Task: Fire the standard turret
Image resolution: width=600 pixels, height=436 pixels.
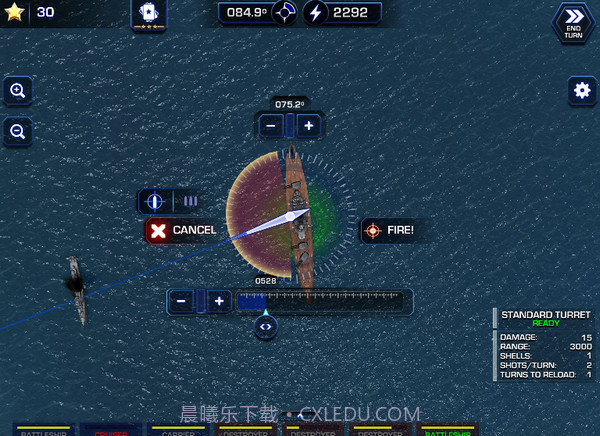Action: (389, 230)
